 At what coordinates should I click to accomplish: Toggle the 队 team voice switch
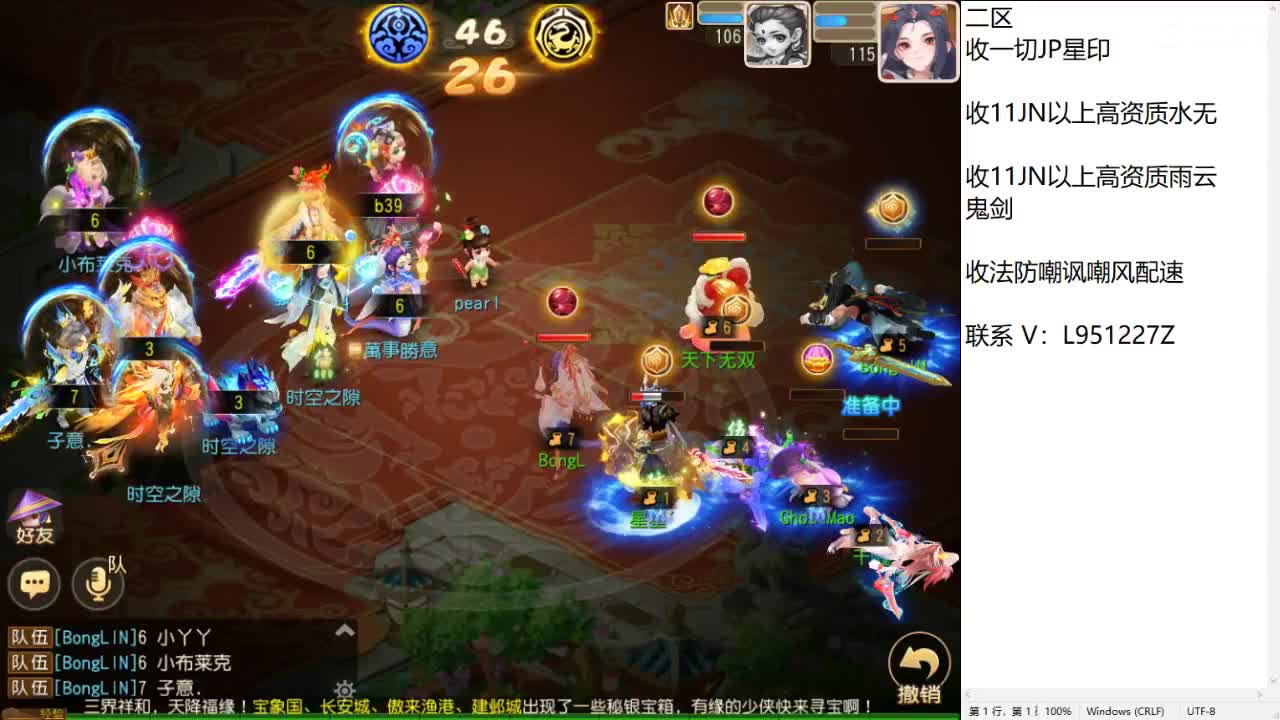pos(96,586)
